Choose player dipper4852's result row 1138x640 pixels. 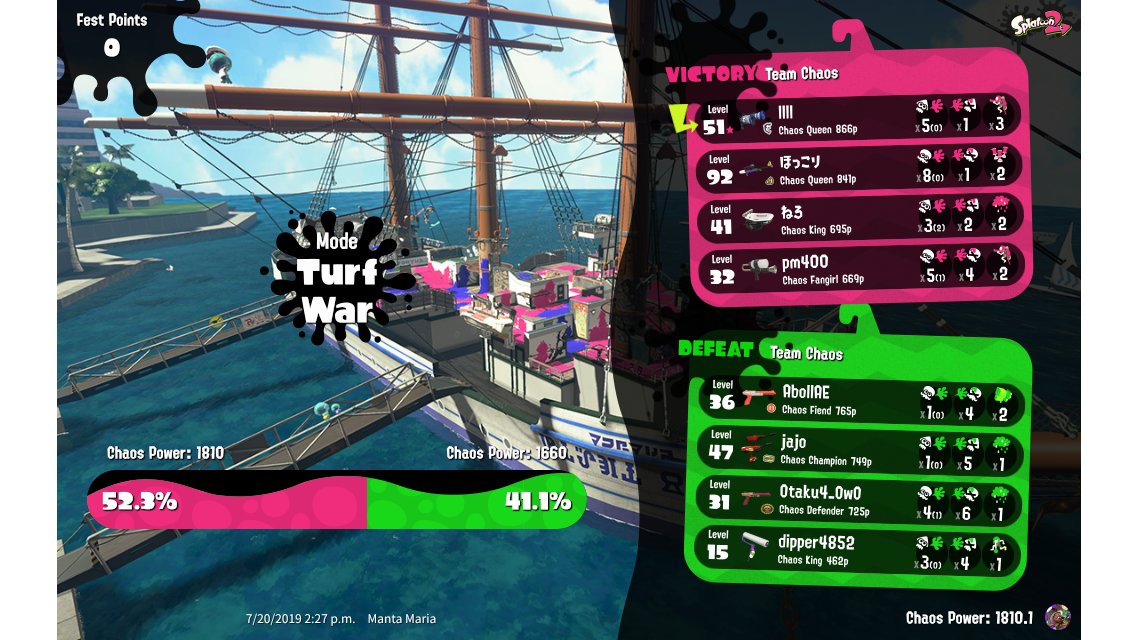pos(858,551)
